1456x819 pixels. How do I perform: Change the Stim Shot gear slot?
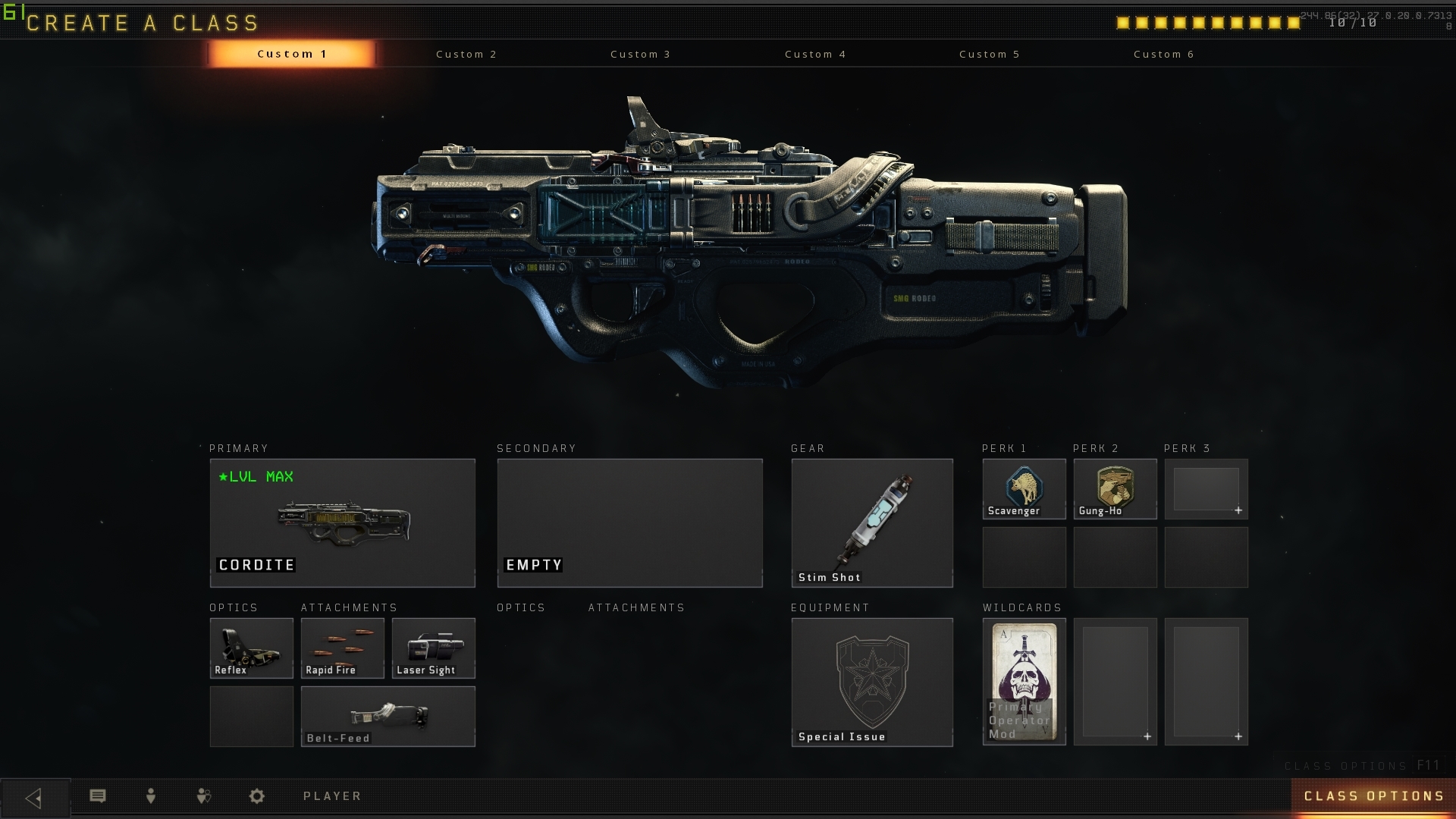[871, 522]
